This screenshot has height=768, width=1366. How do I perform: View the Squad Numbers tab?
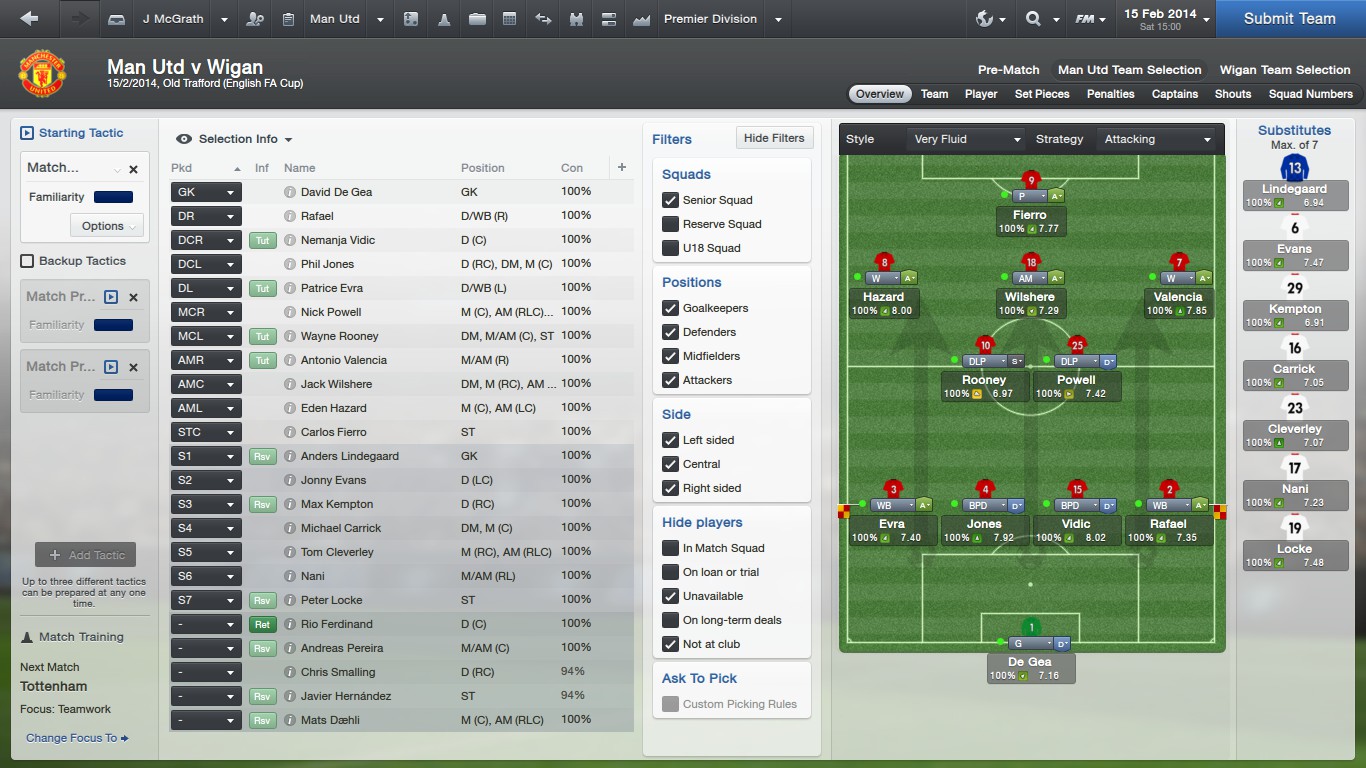[1310, 94]
